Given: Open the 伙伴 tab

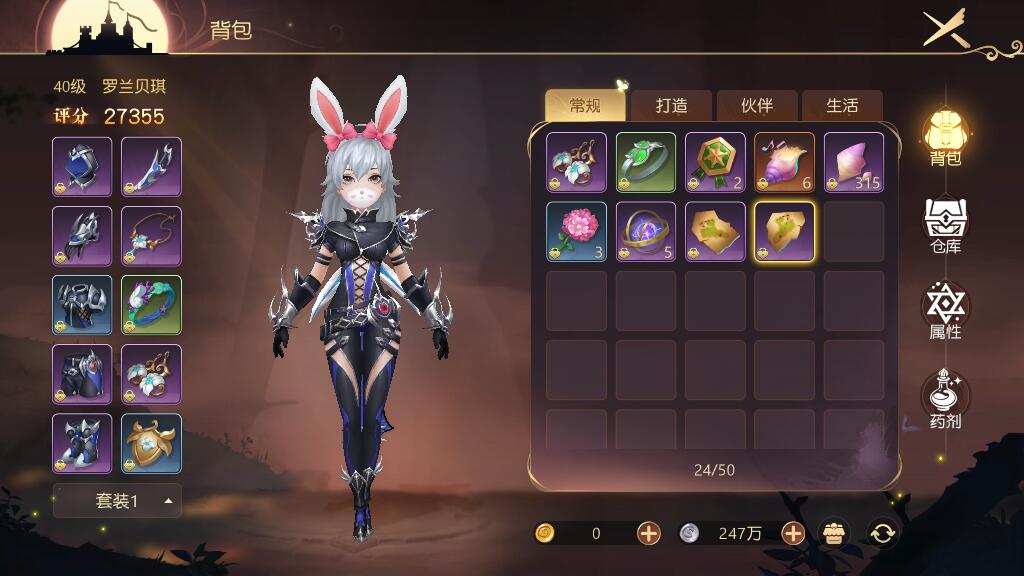Looking at the screenshot, I should [756, 106].
